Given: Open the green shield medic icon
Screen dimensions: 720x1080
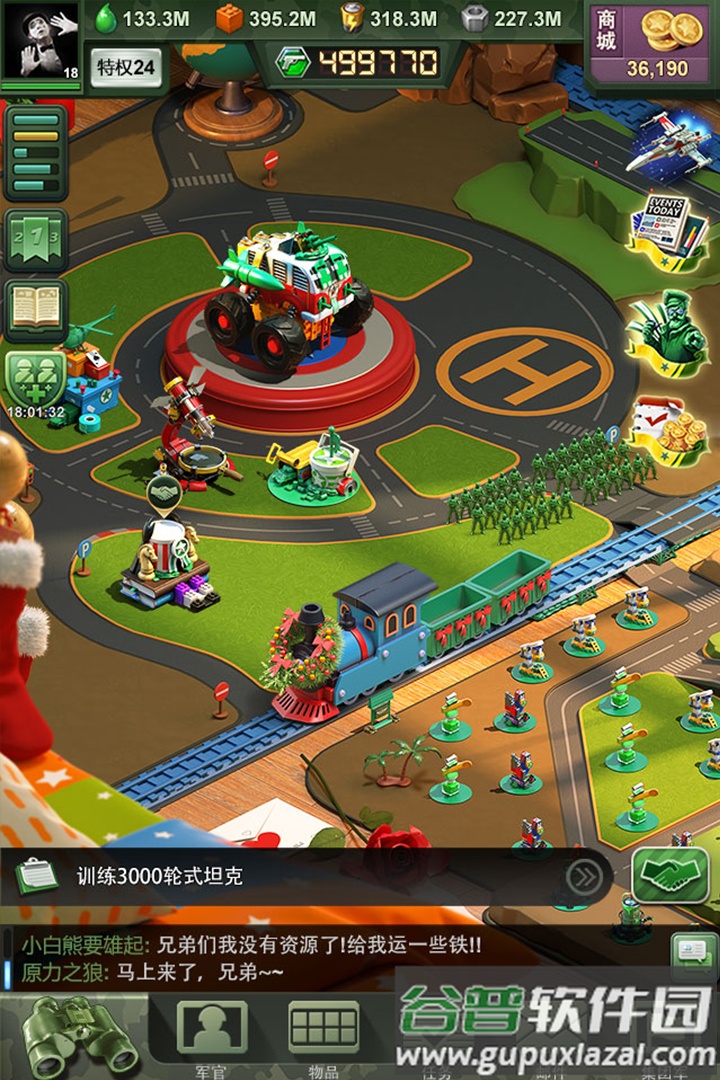Looking at the screenshot, I should click(x=36, y=378).
